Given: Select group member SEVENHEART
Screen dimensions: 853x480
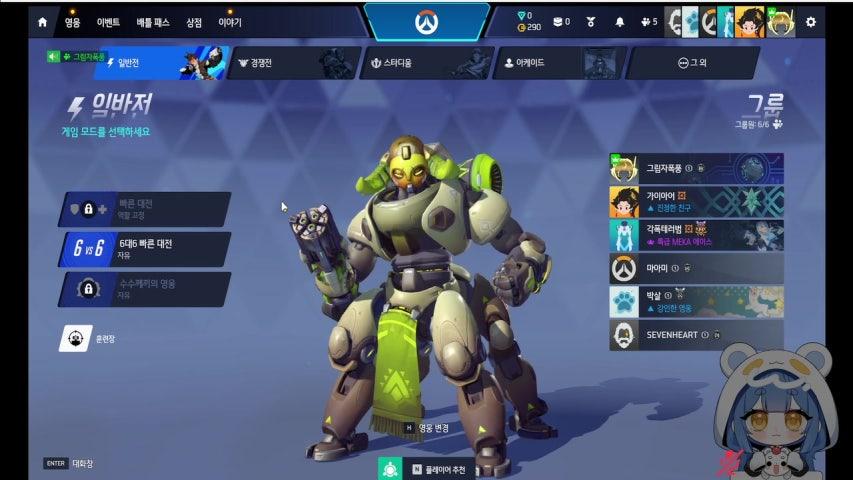Looking at the screenshot, I should (695, 334).
